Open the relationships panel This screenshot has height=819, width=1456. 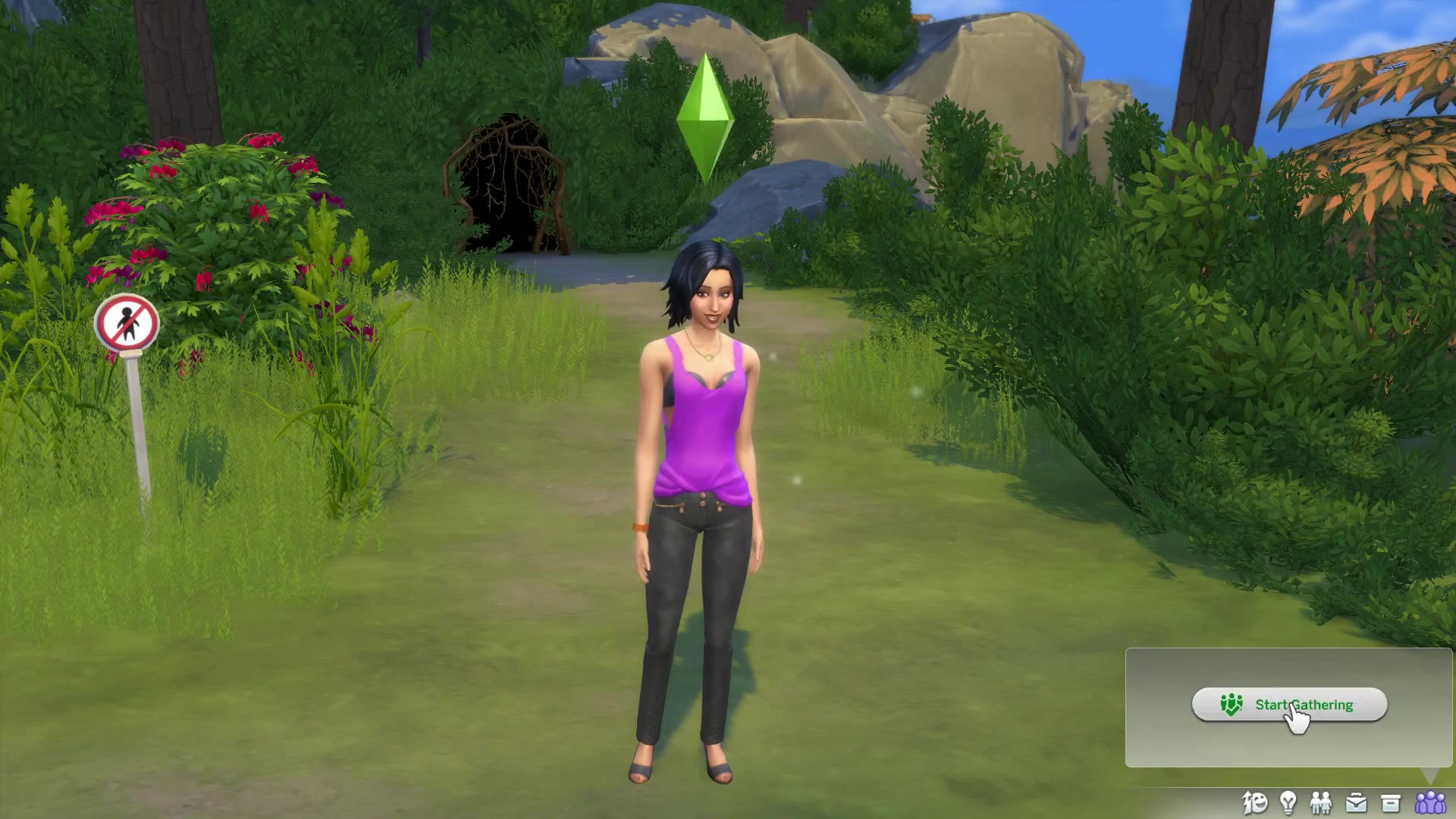point(1321,802)
